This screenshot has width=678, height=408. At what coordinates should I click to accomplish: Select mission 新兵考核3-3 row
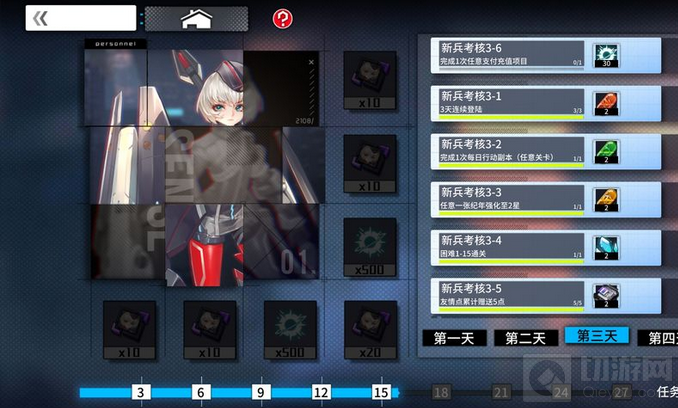[511, 198]
